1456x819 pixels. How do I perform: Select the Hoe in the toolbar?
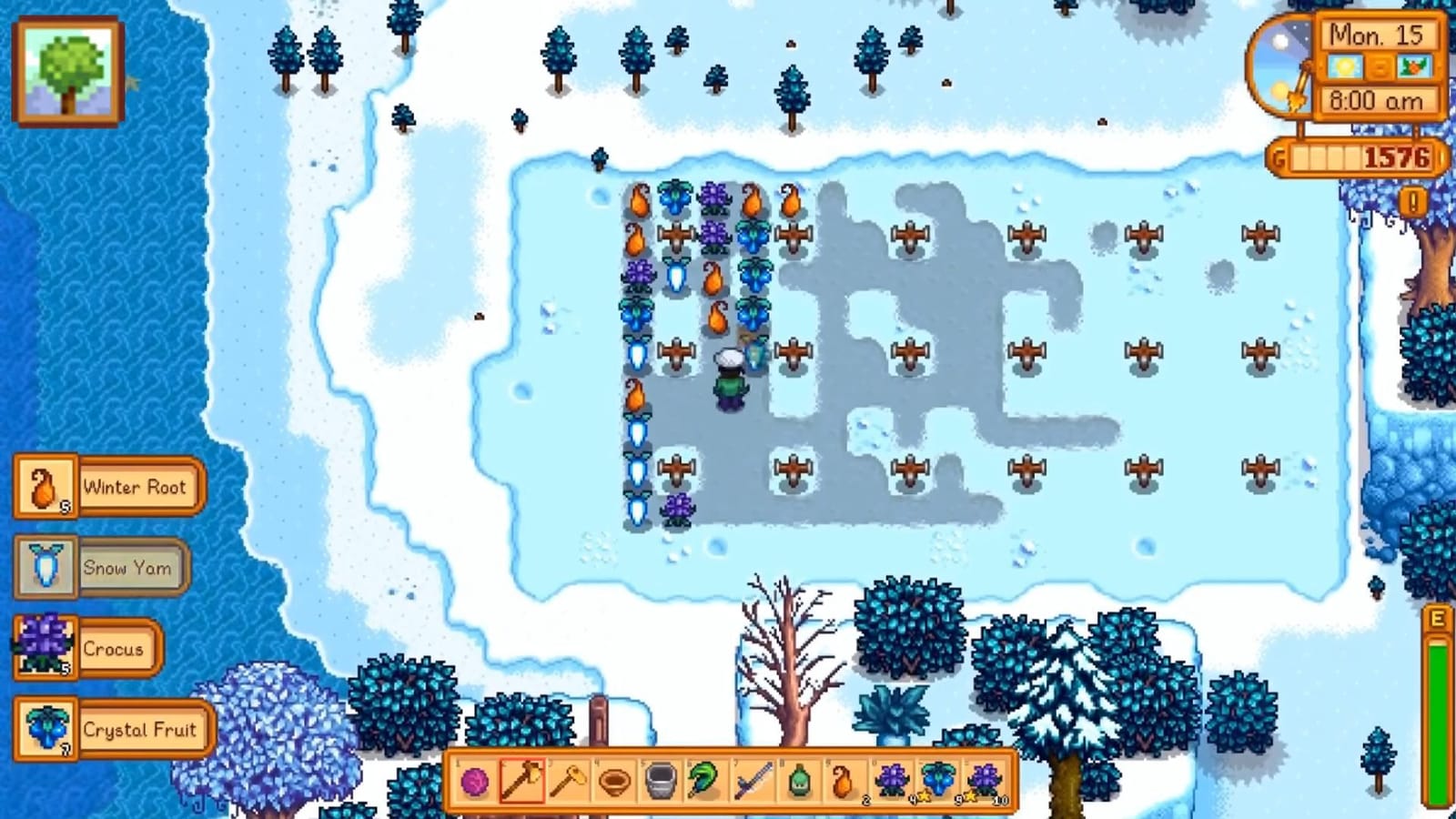570,781
